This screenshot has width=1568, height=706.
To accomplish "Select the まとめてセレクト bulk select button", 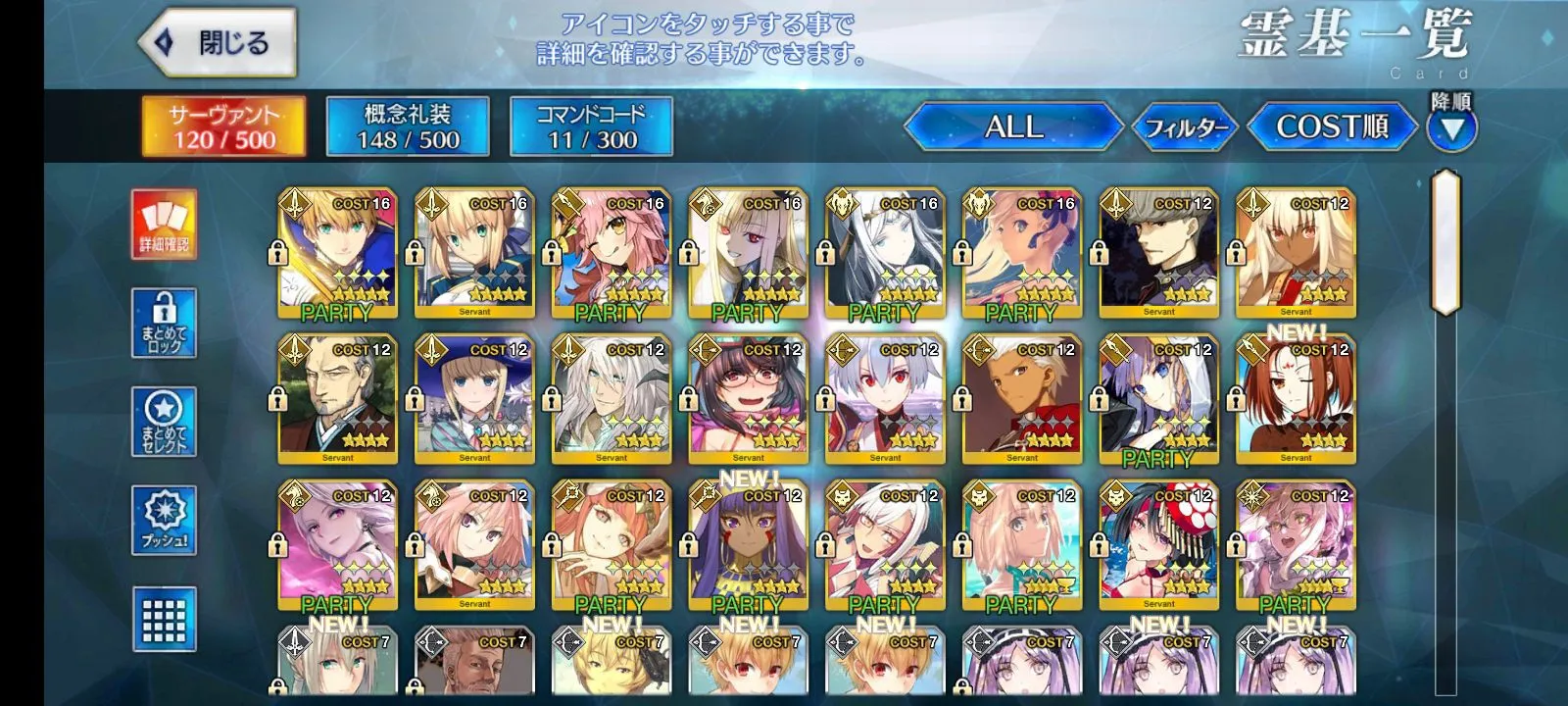I will [x=164, y=422].
